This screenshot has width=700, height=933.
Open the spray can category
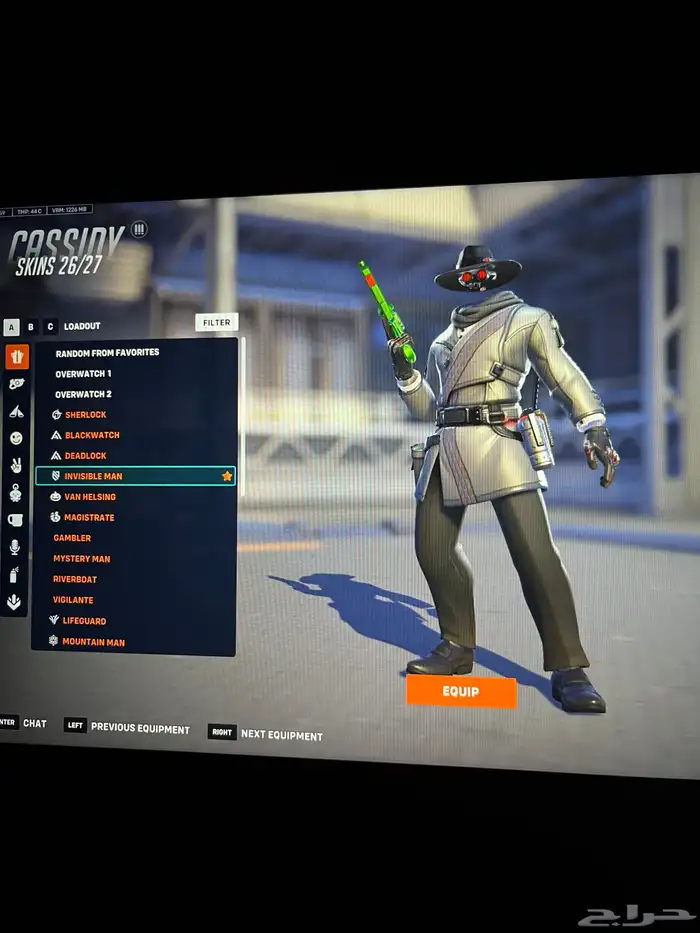pyautogui.click(x=15, y=575)
